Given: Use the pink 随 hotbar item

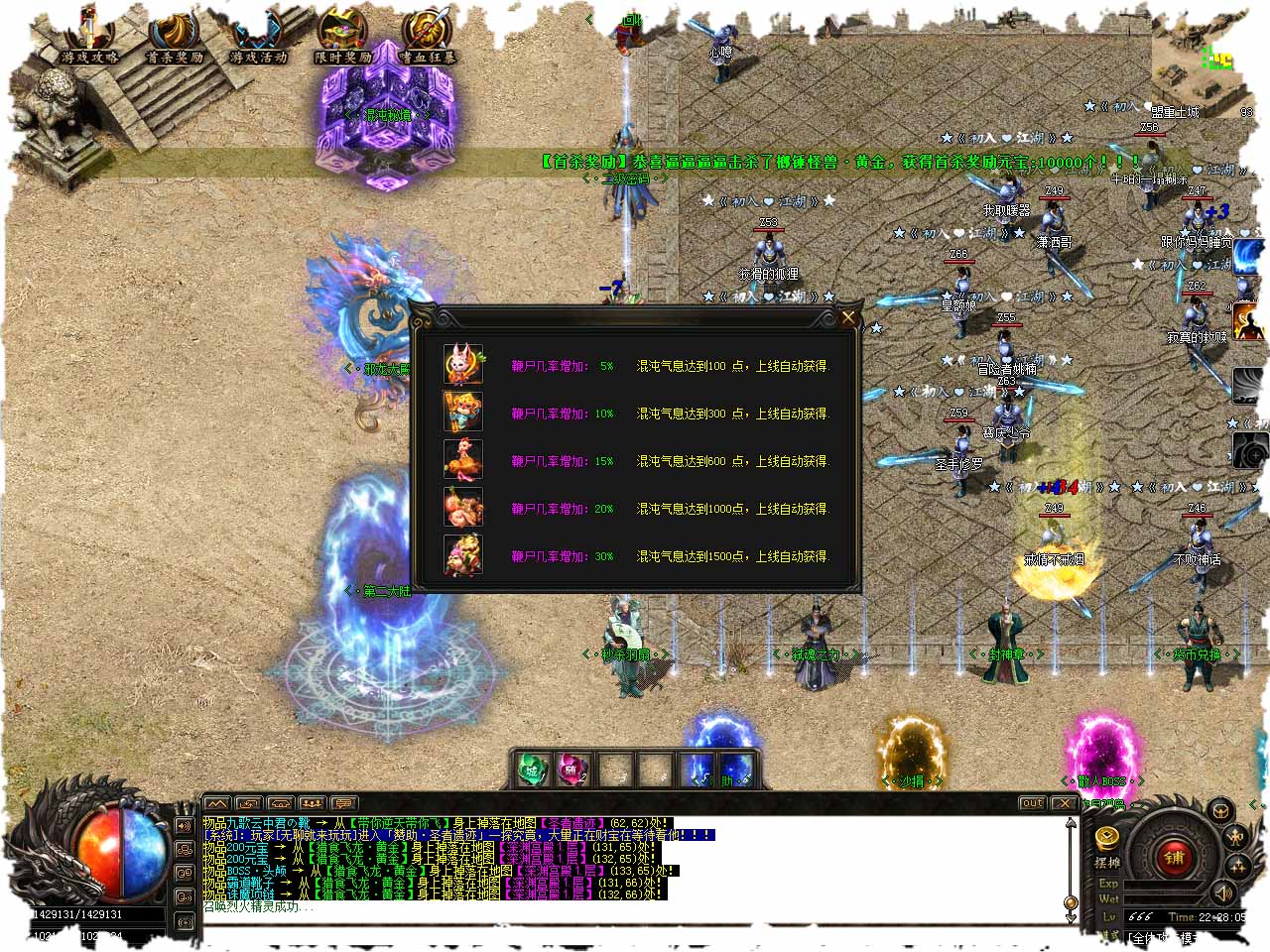Looking at the screenshot, I should point(572,770).
